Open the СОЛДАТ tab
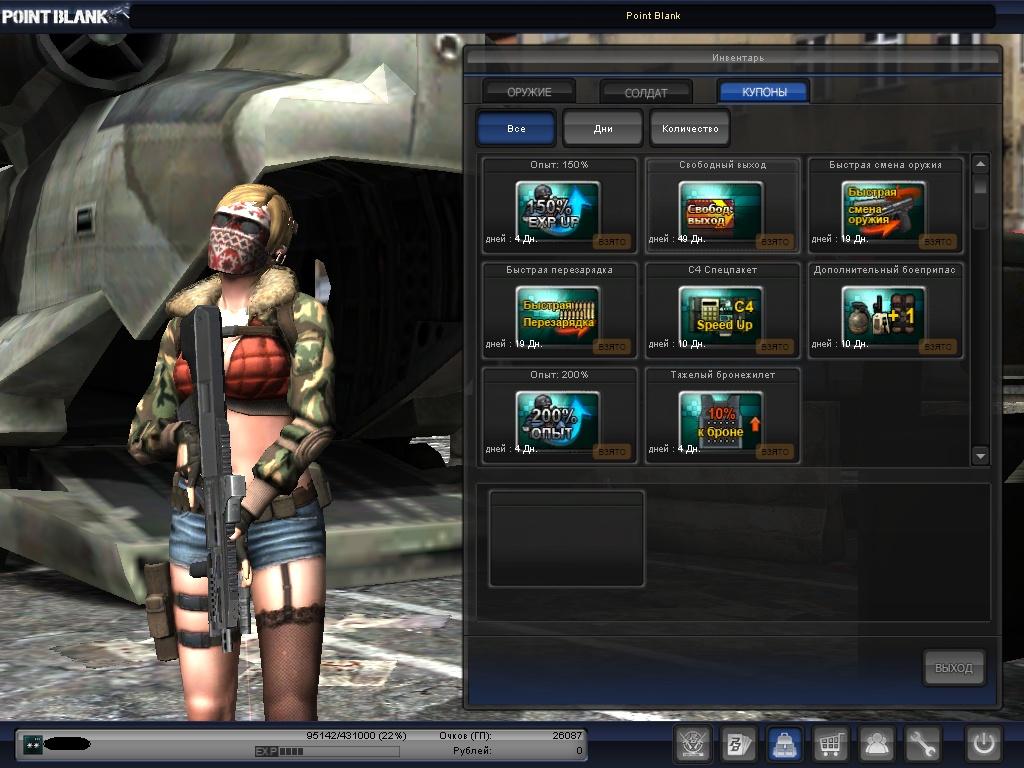 coord(646,92)
